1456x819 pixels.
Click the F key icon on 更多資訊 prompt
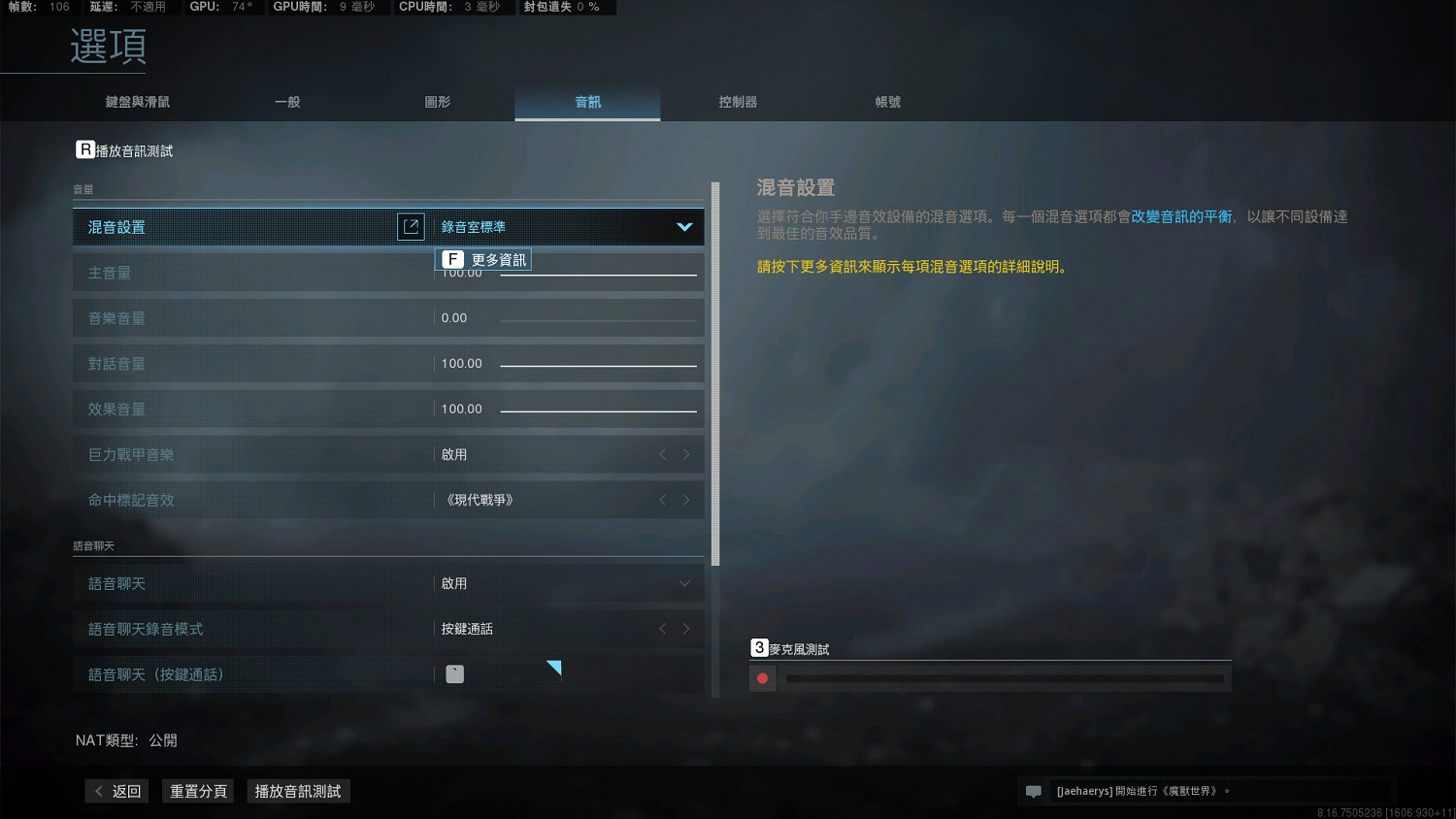pyautogui.click(x=452, y=259)
